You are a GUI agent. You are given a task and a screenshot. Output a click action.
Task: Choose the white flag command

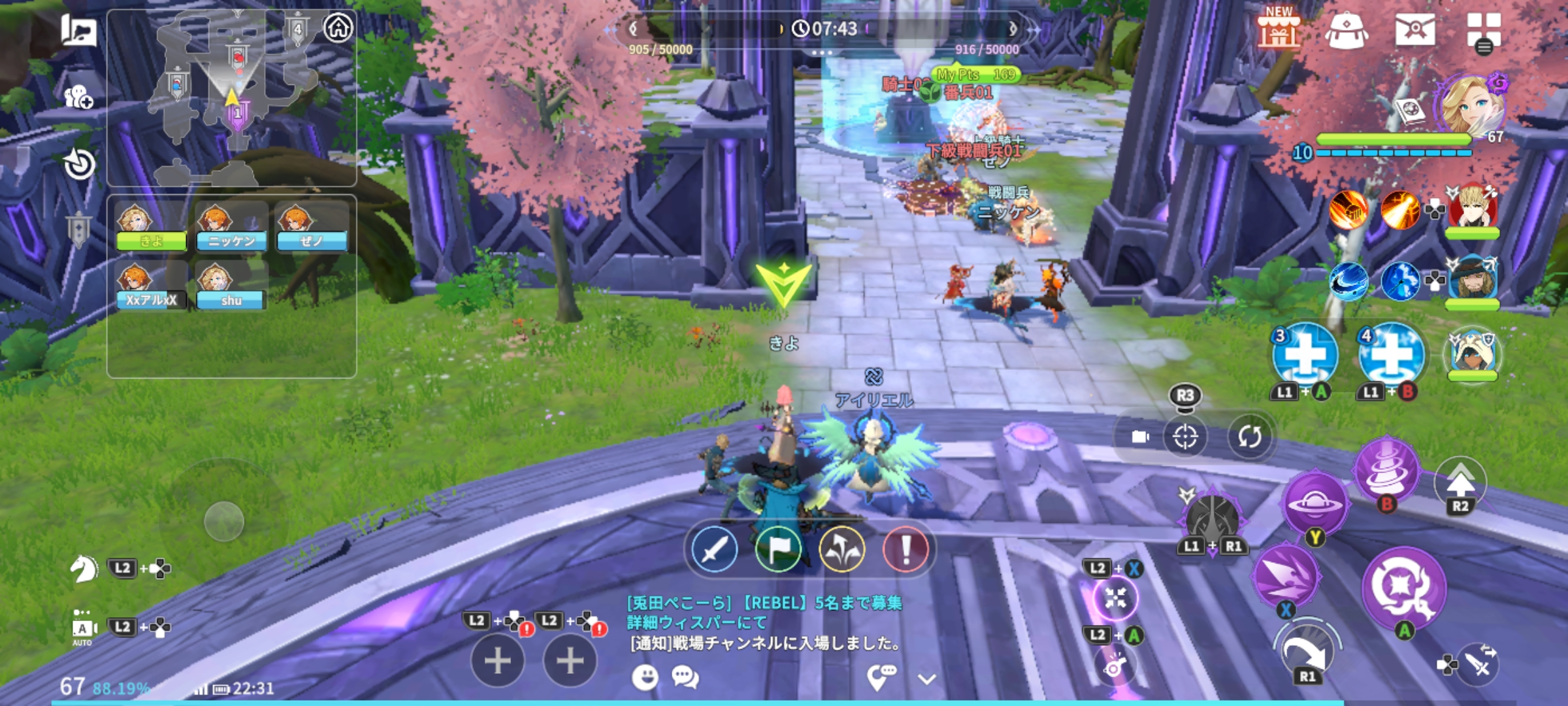click(778, 549)
